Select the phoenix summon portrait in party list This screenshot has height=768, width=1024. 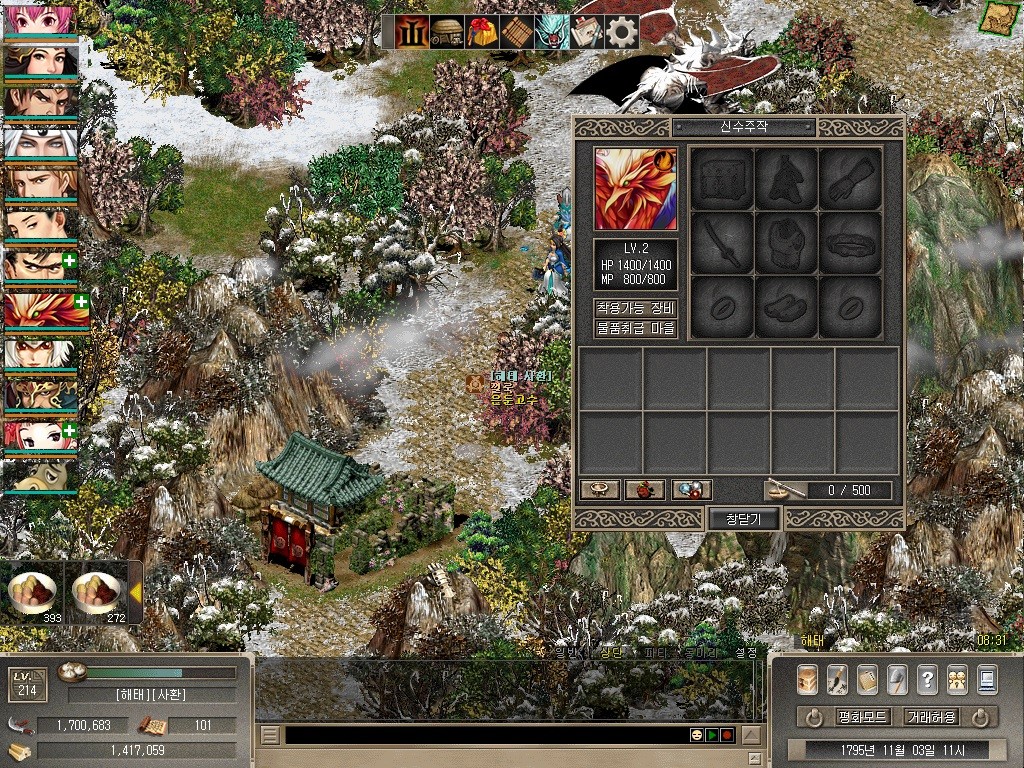[40, 310]
